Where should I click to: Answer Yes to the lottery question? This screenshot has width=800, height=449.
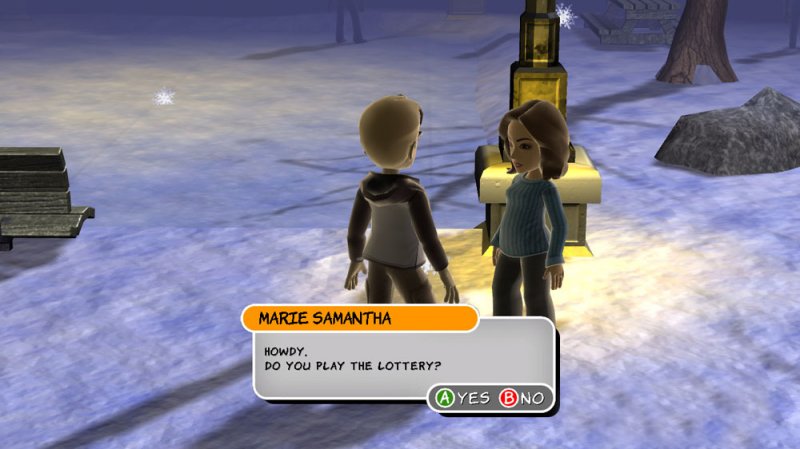coord(461,398)
